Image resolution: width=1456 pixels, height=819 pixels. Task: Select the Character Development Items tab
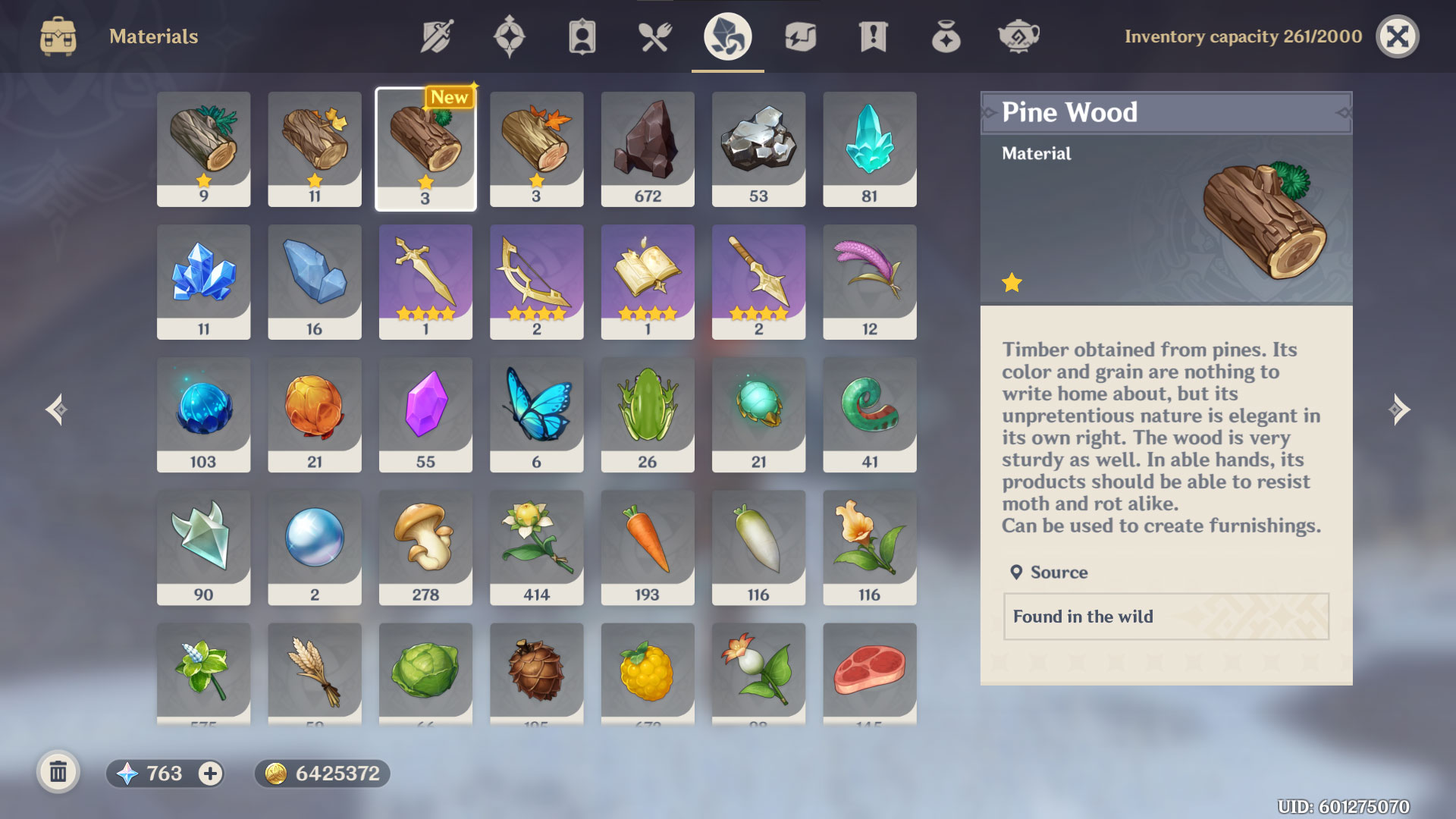(582, 36)
